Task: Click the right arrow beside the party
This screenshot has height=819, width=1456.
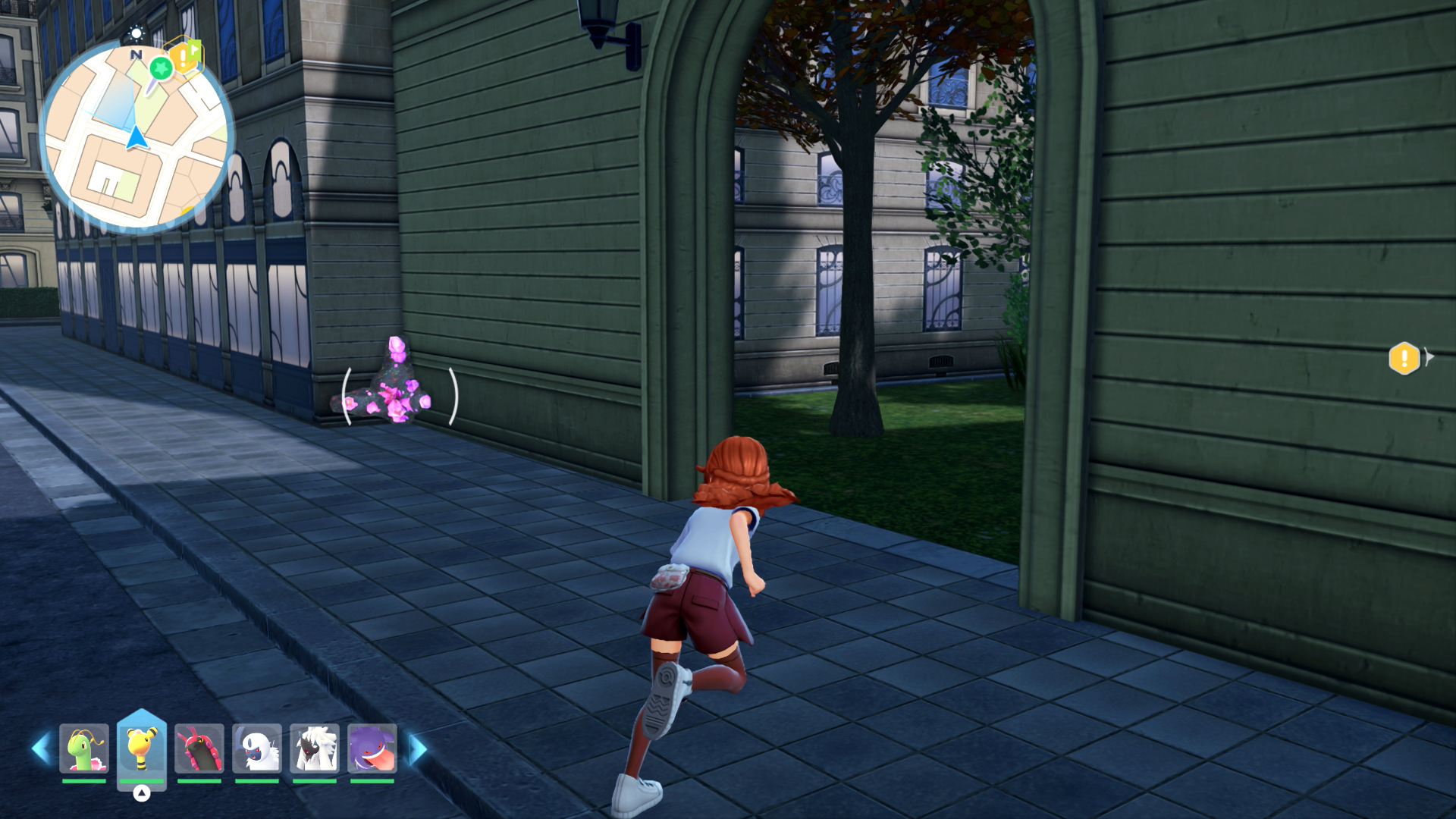Action: tap(417, 748)
